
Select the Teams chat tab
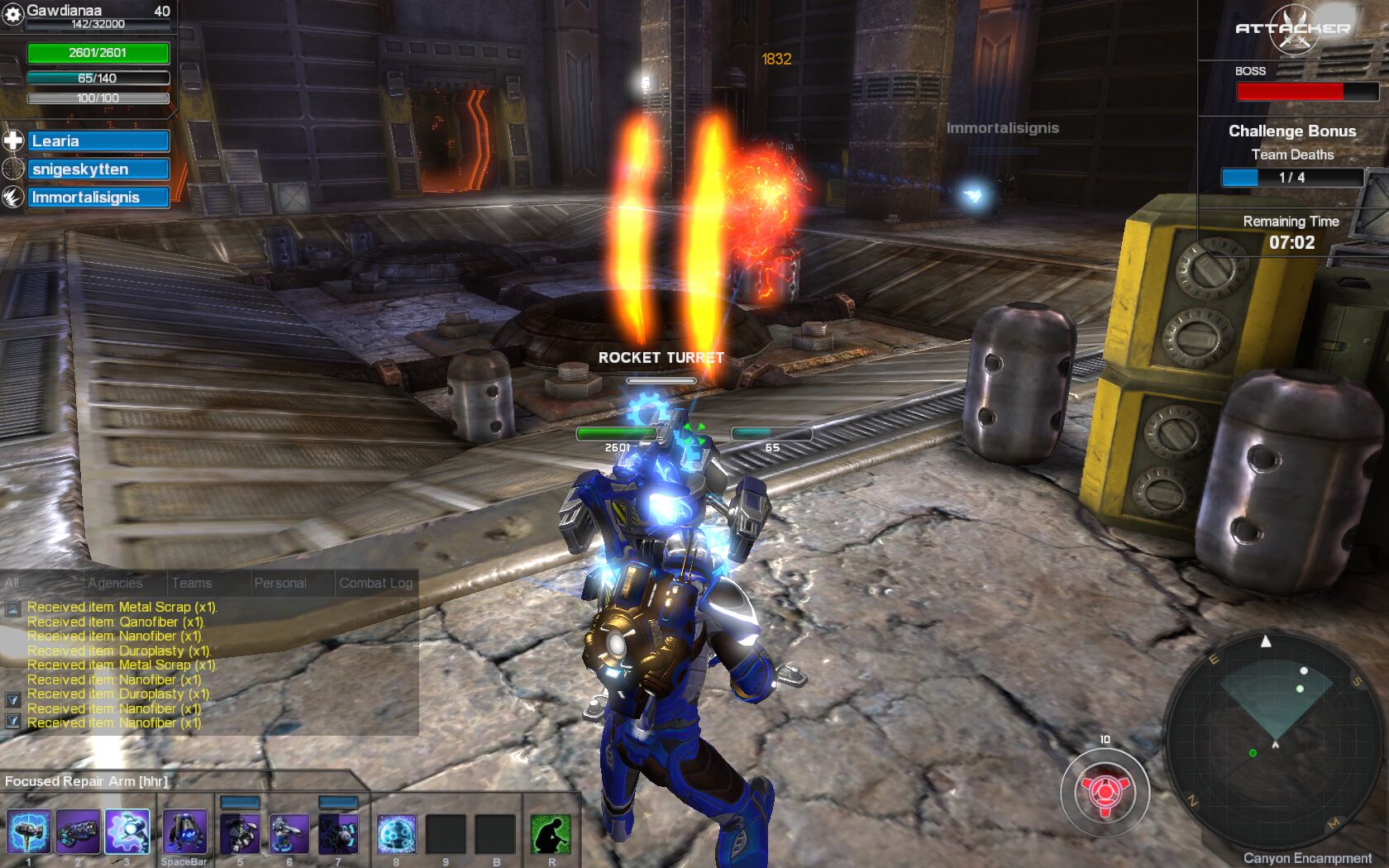tap(192, 583)
